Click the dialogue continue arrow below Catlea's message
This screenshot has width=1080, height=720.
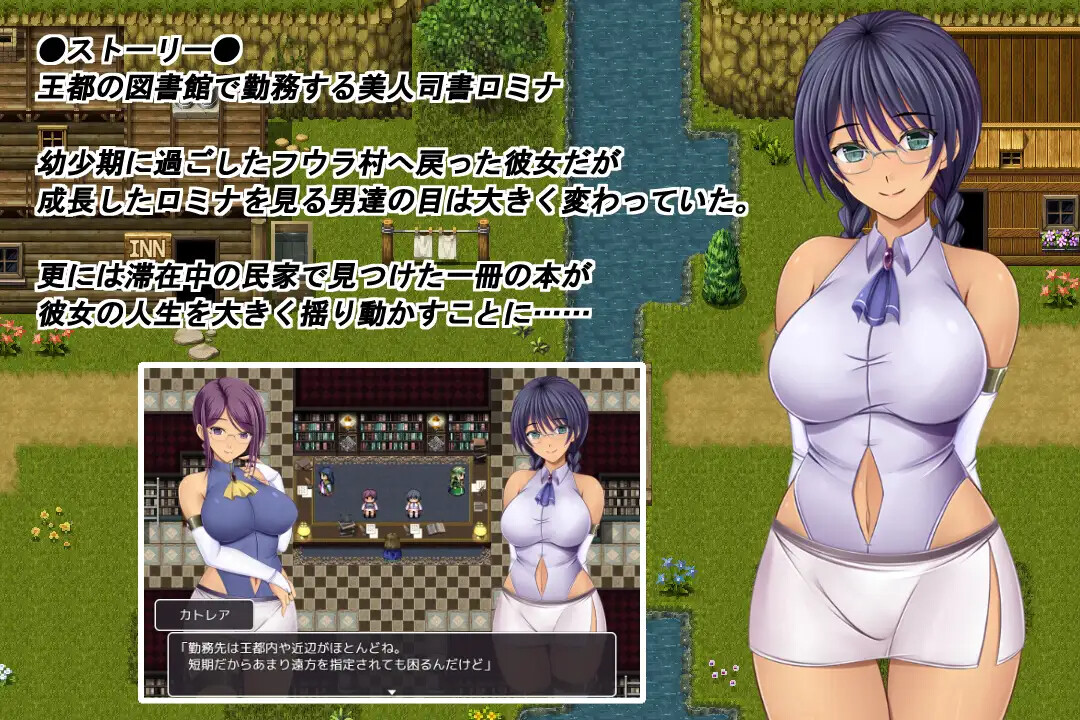tap(392, 690)
